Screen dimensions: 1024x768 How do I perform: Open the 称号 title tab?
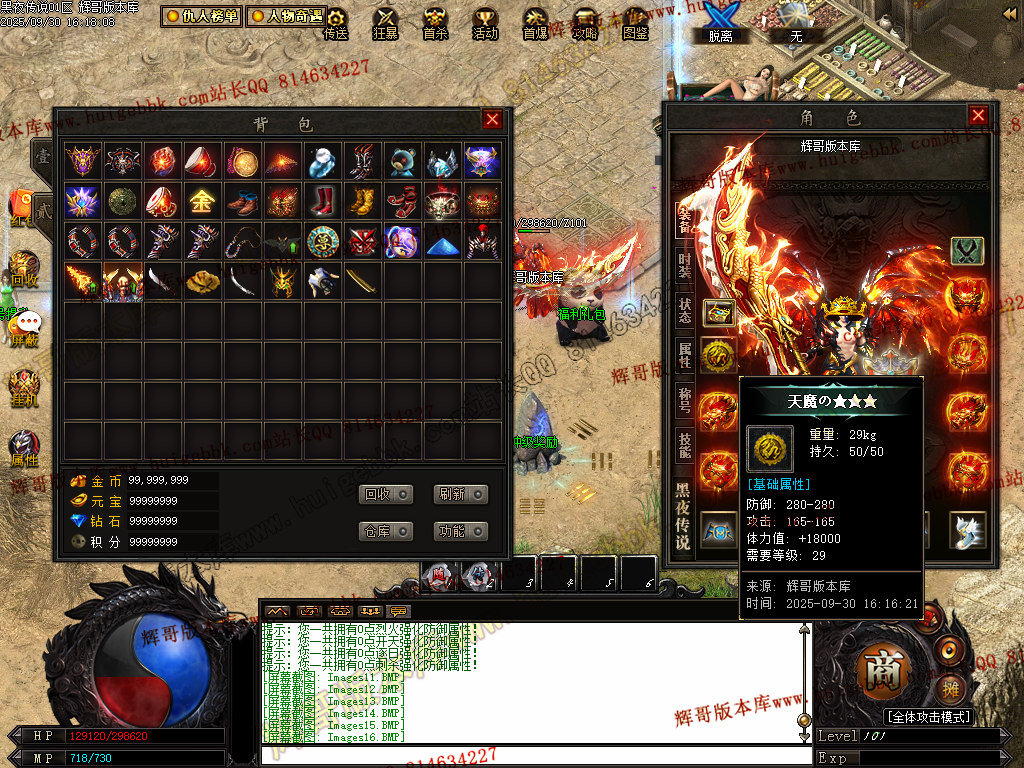click(x=684, y=400)
